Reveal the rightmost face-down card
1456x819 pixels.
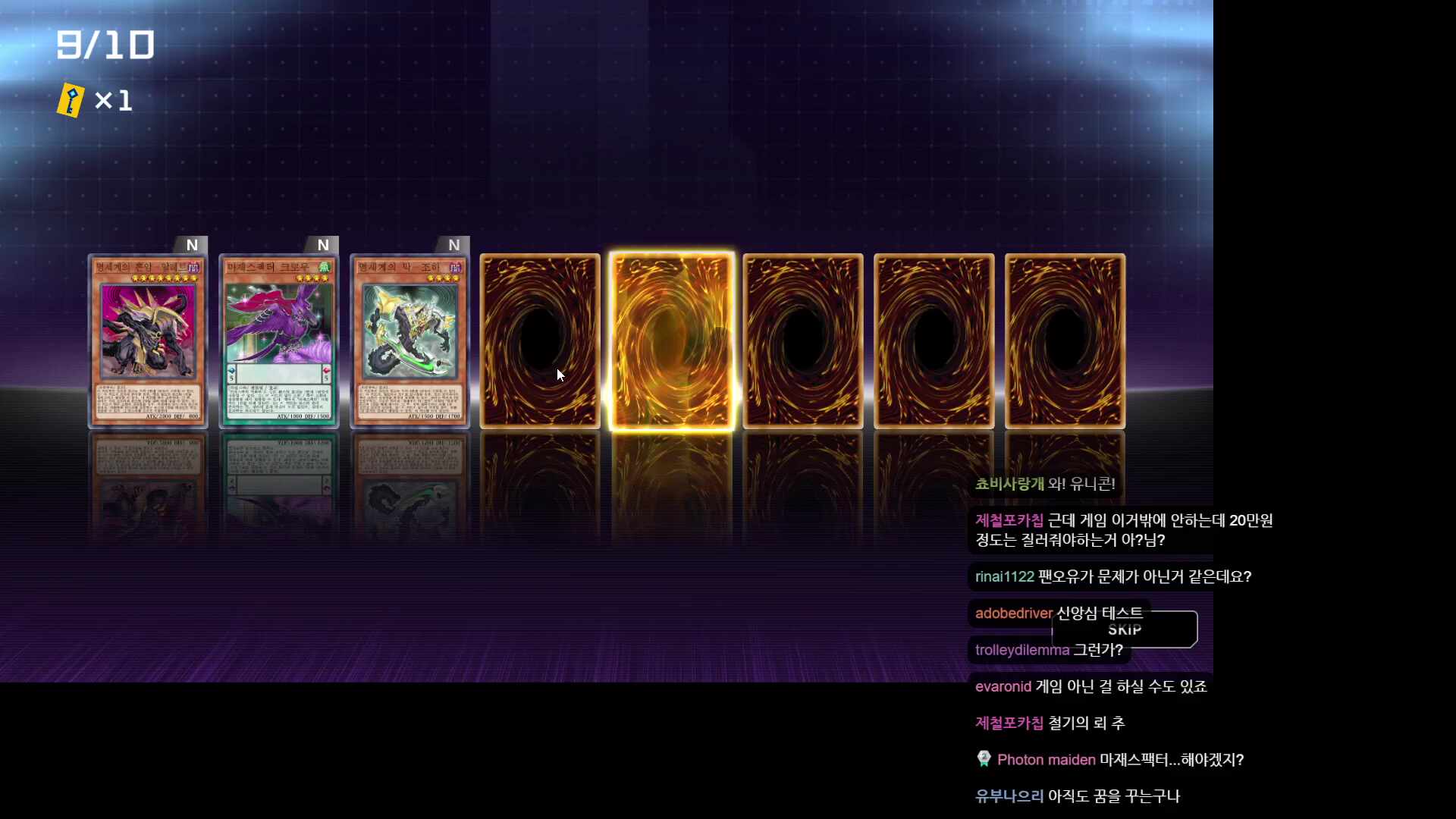coord(1065,340)
